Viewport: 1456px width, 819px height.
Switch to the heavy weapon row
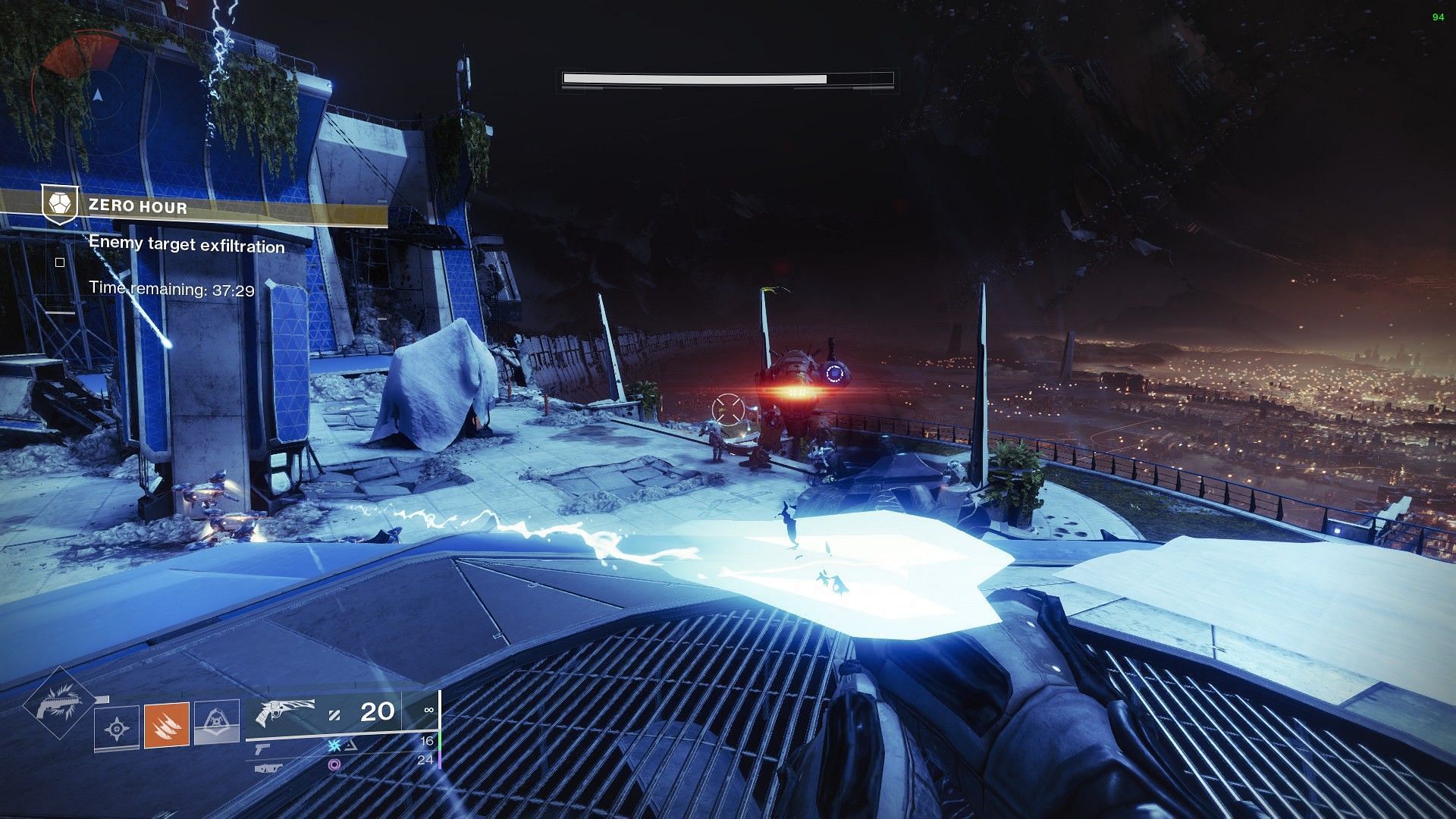click(265, 767)
